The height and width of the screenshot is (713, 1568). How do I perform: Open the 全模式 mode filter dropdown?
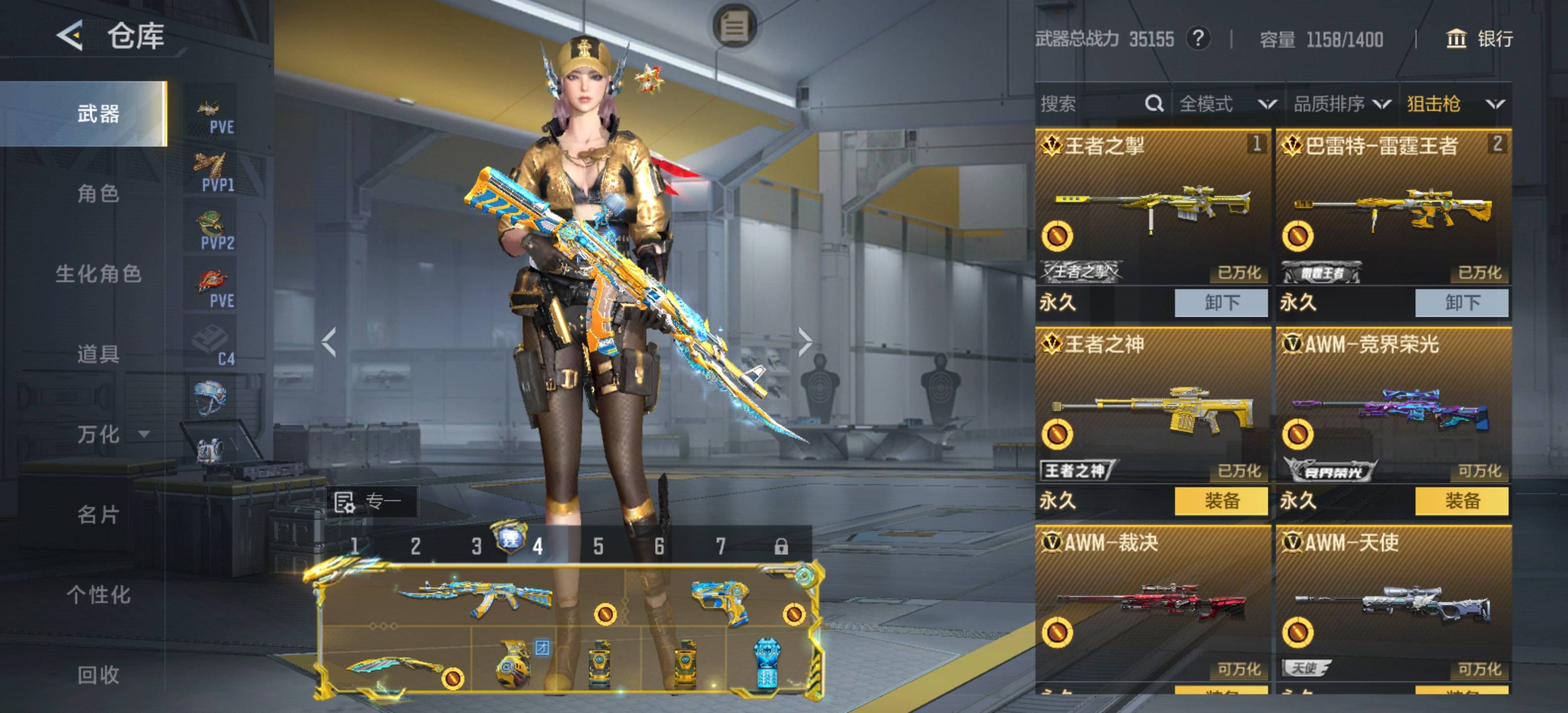tap(1226, 104)
